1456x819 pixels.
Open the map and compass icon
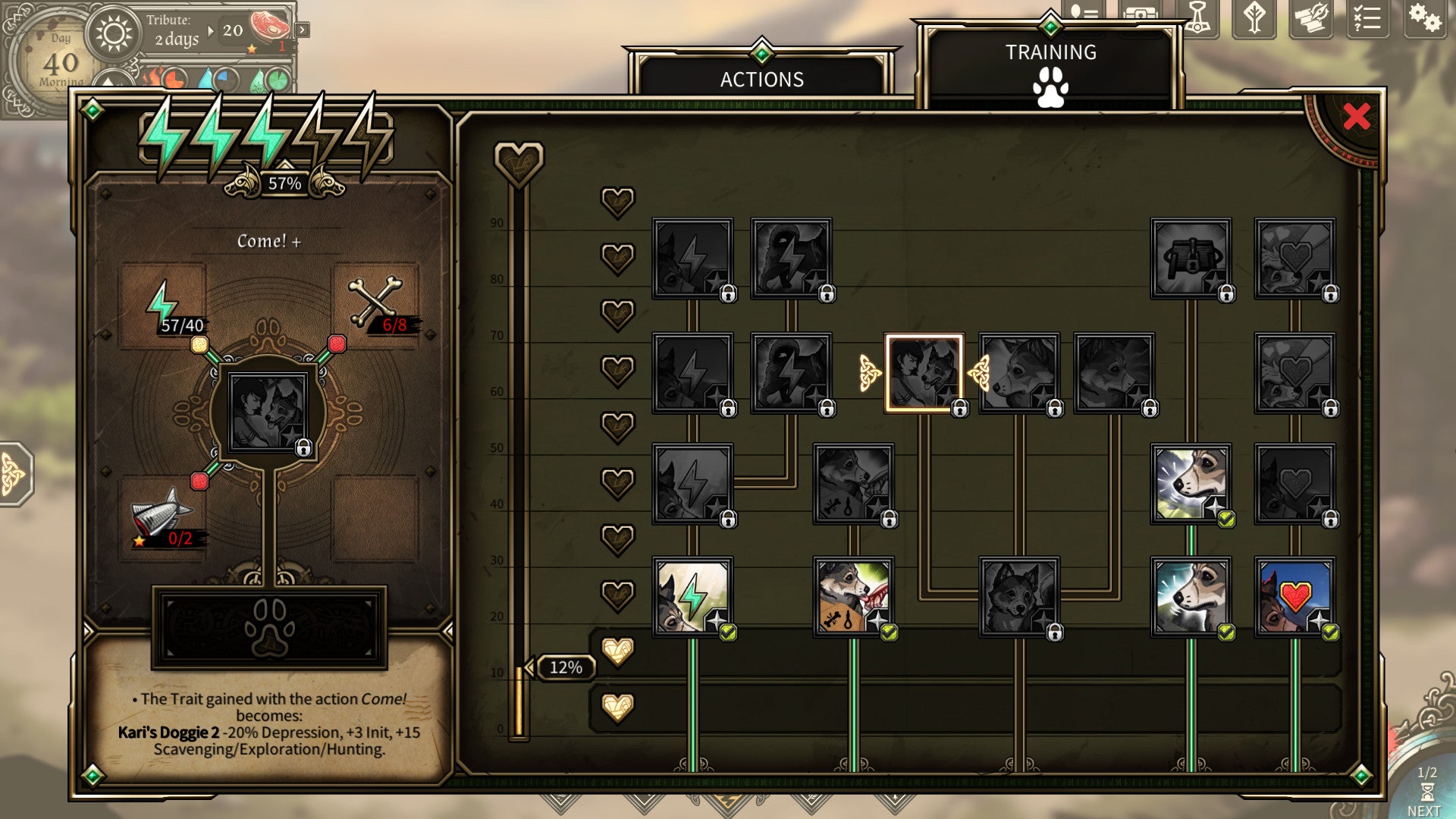pyautogui.click(x=1311, y=17)
